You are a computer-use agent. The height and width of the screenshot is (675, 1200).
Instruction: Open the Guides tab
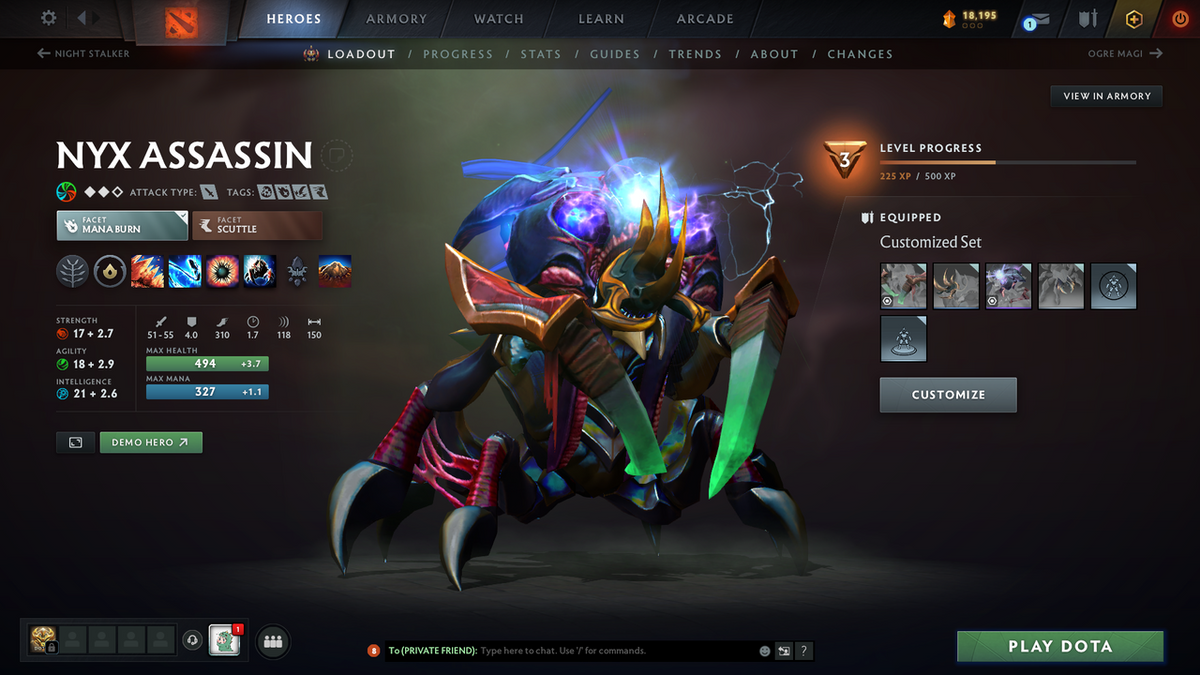coord(614,54)
